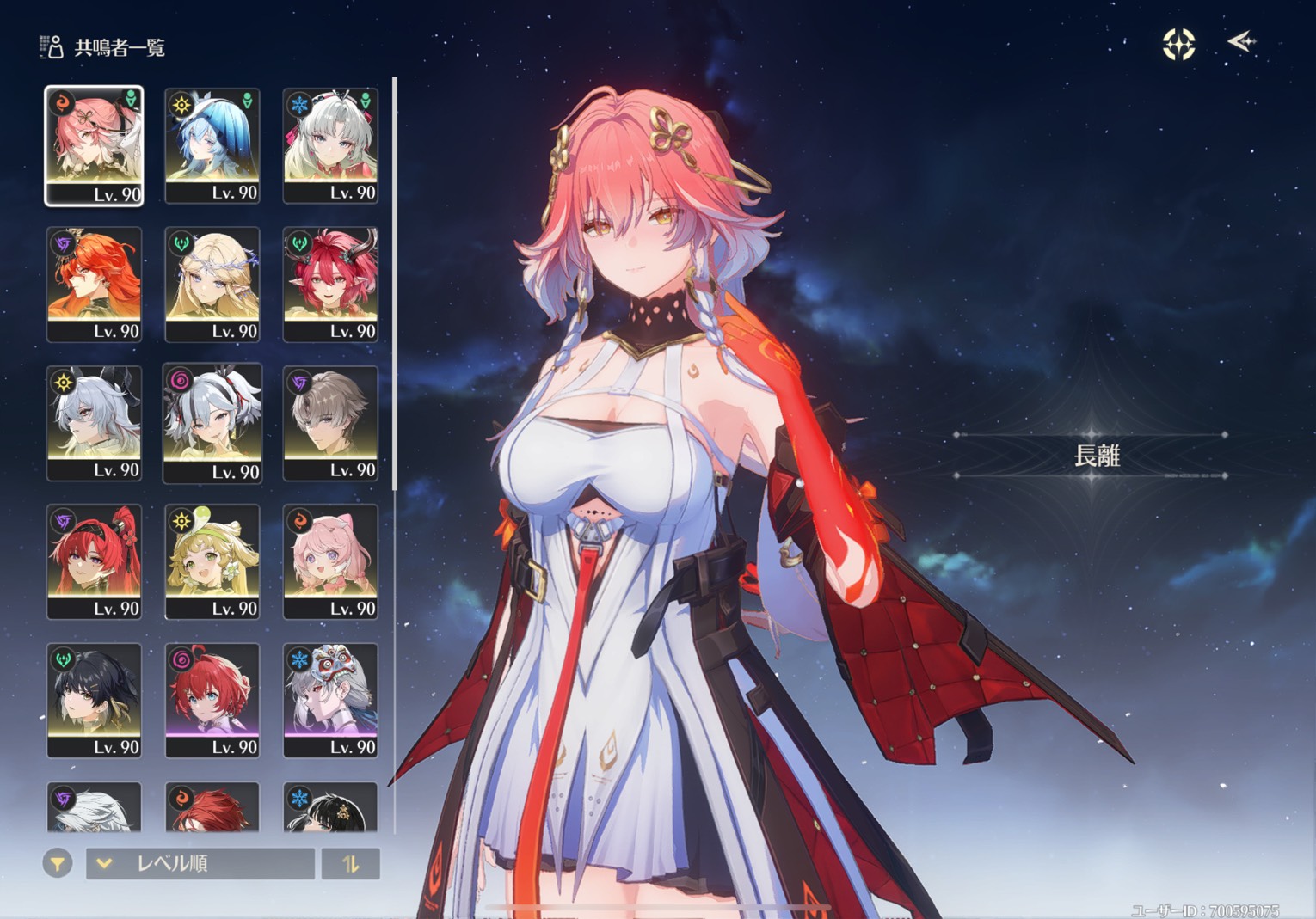Choose the brown-haired male character portrait
The height and width of the screenshot is (919, 1316).
(330, 423)
